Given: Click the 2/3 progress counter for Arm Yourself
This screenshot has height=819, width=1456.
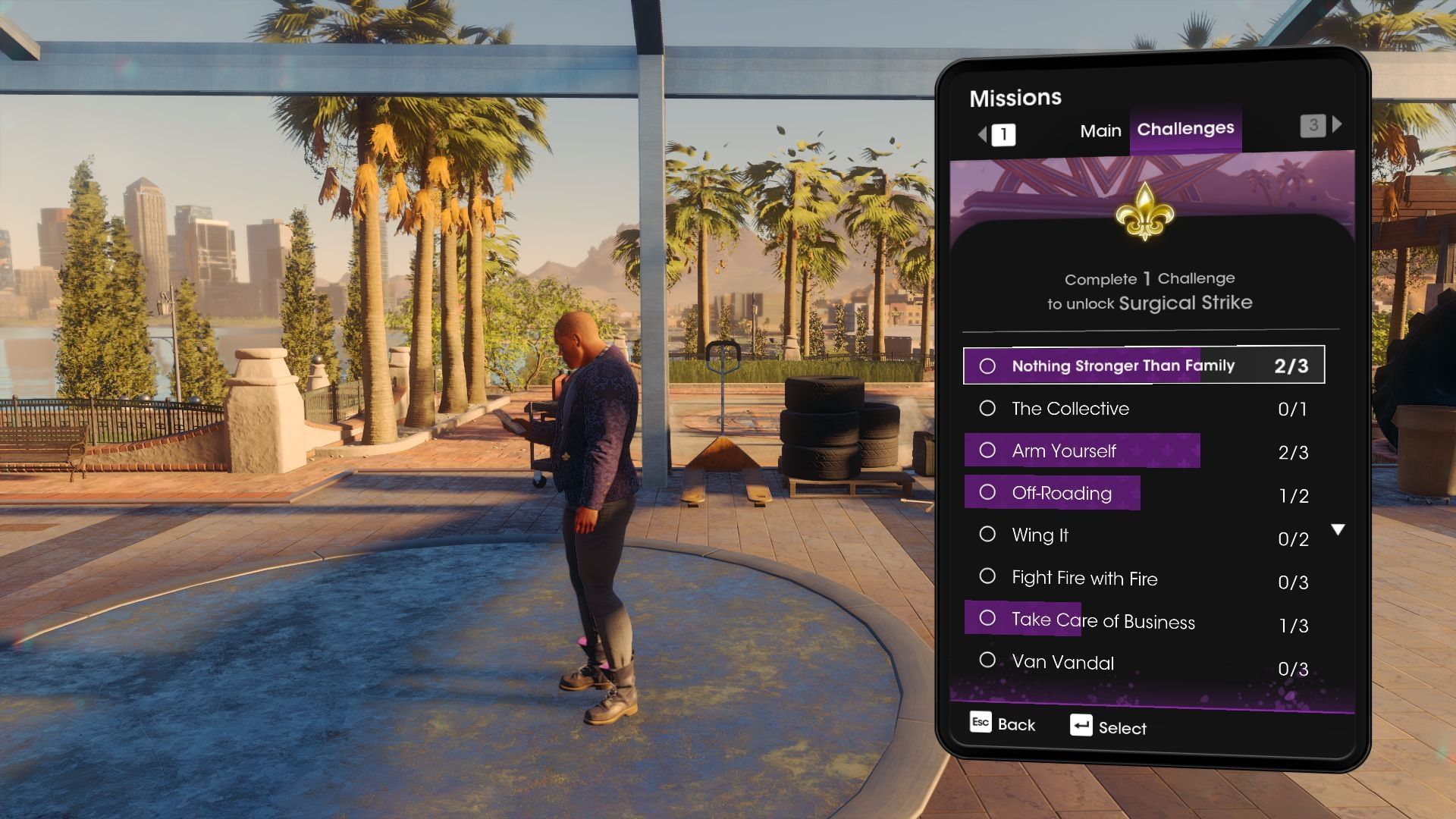Looking at the screenshot, I should (x=1293, y=453).
